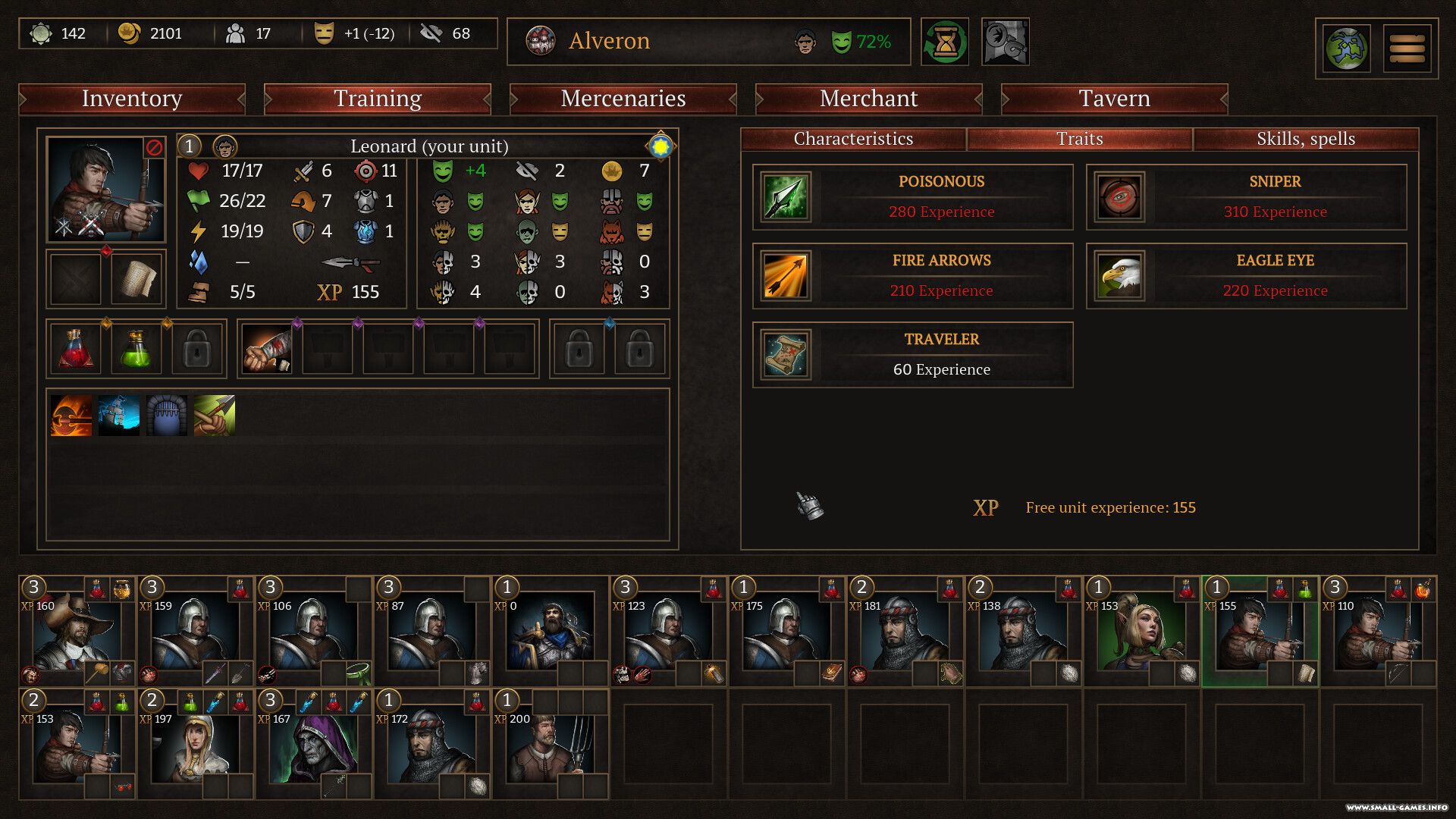Learn the Poisonous trait
This screenshot has height=819, width=1456.
tap(912, 197)
